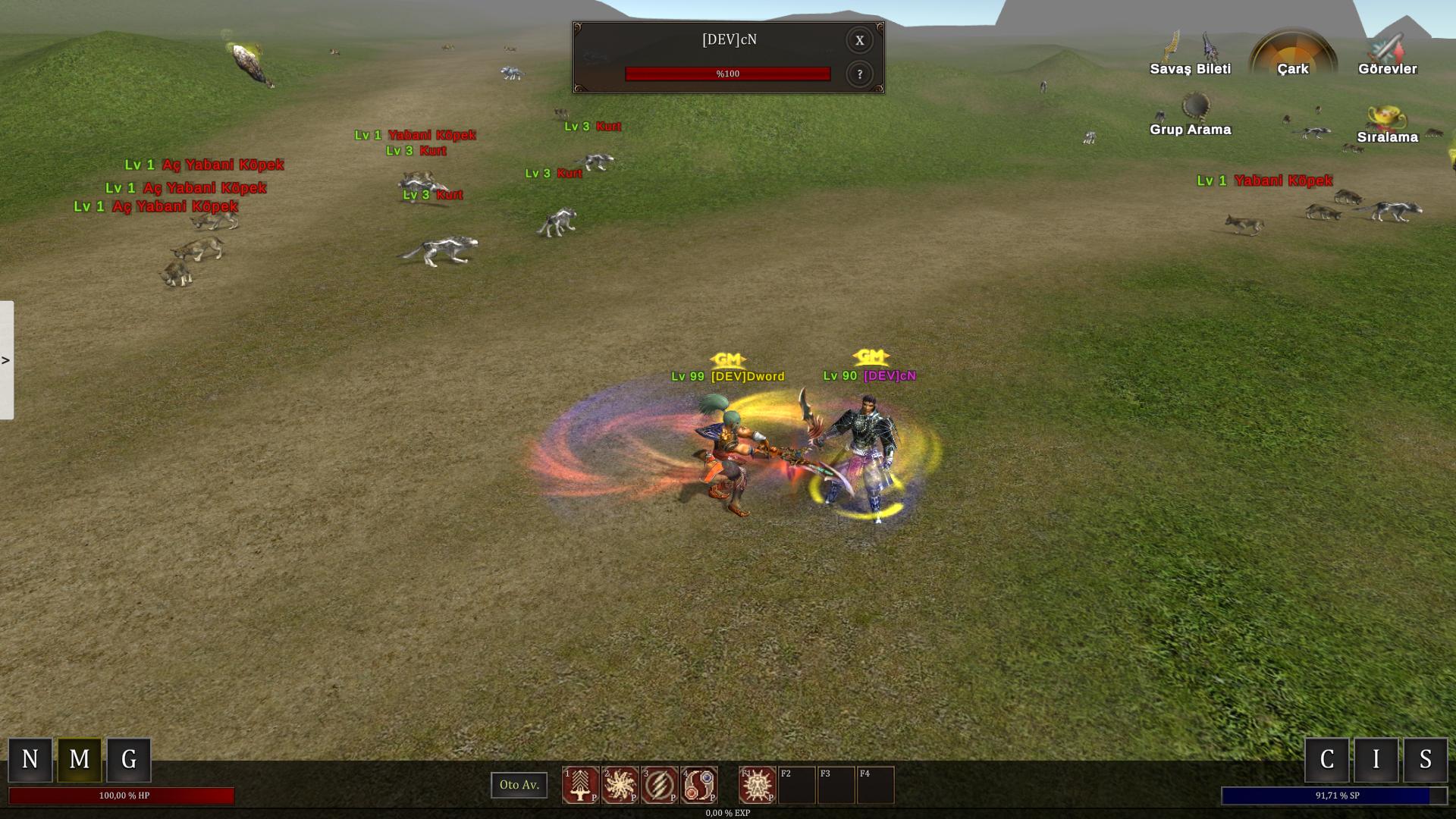Expand the left side panel arrow

pos(6,360)
